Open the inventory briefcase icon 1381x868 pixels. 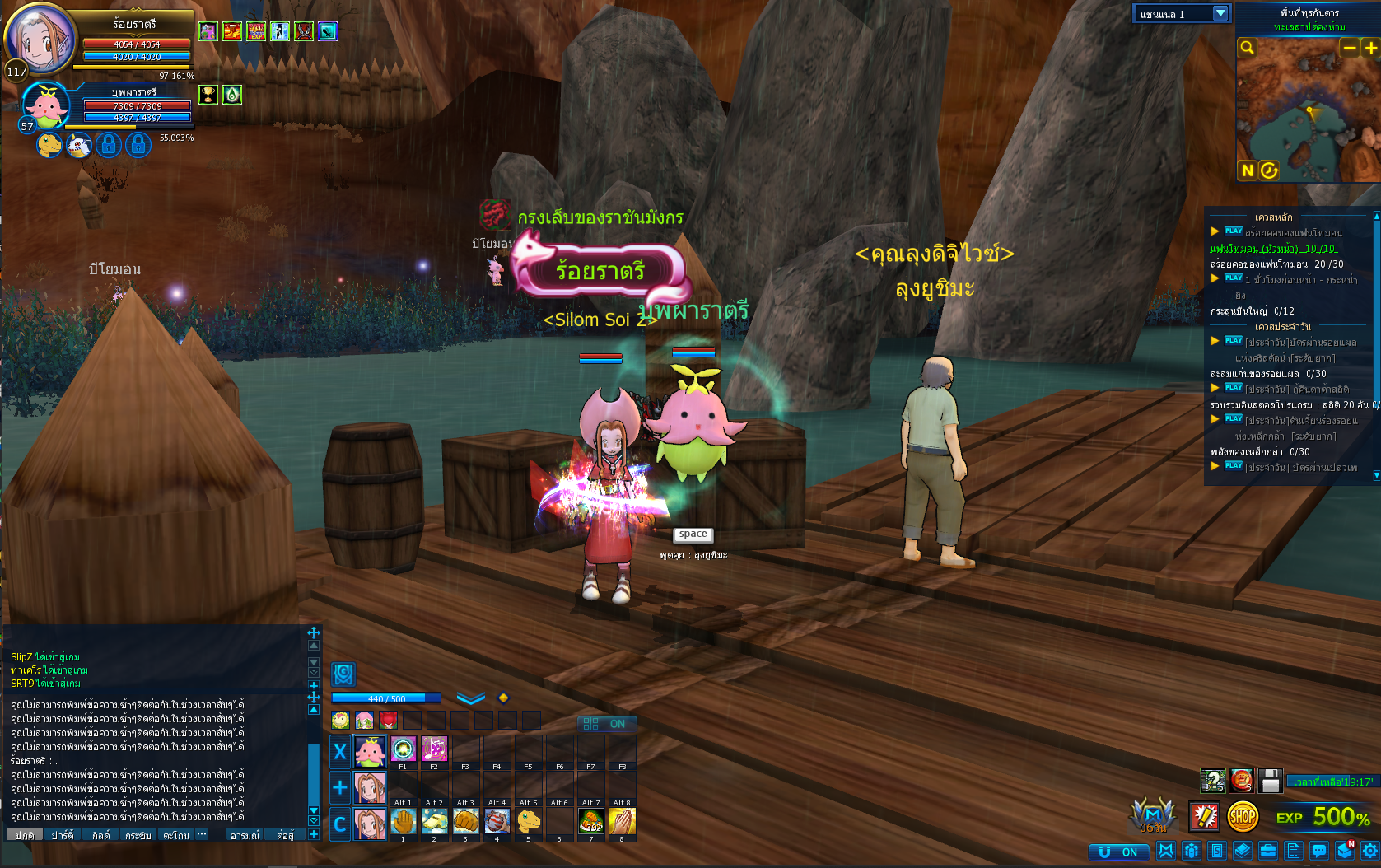coord(1267,852)
